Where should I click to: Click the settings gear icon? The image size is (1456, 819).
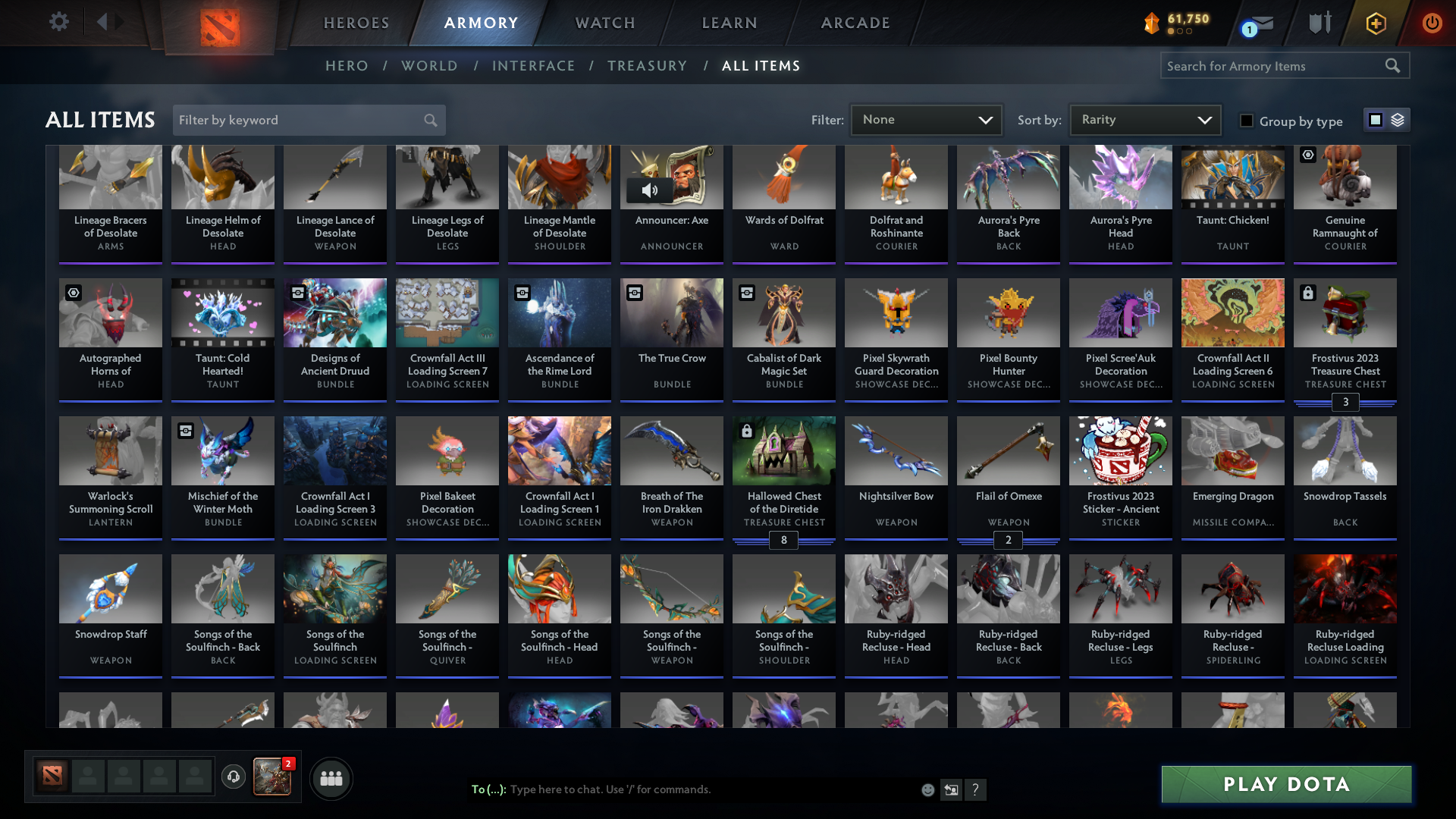click(x=58, y=22)
